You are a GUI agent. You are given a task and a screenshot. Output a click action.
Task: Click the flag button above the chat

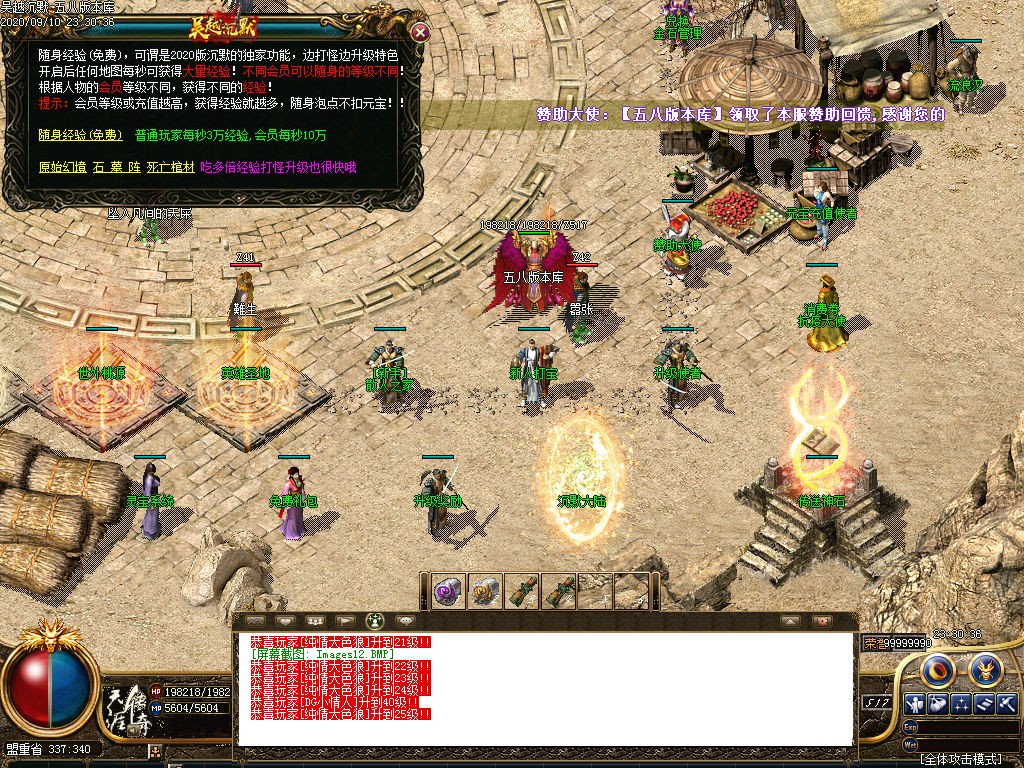344,620
